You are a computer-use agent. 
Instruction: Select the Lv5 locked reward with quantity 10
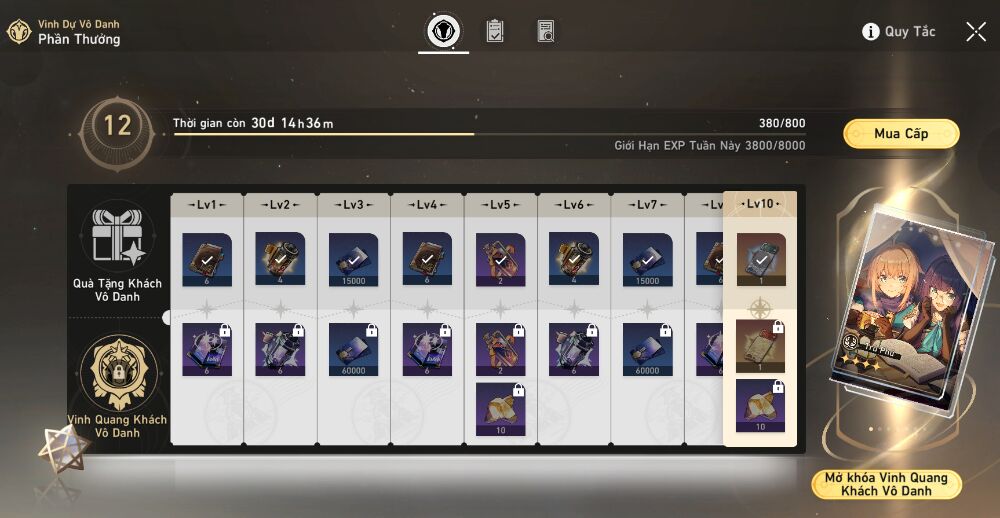501,406
